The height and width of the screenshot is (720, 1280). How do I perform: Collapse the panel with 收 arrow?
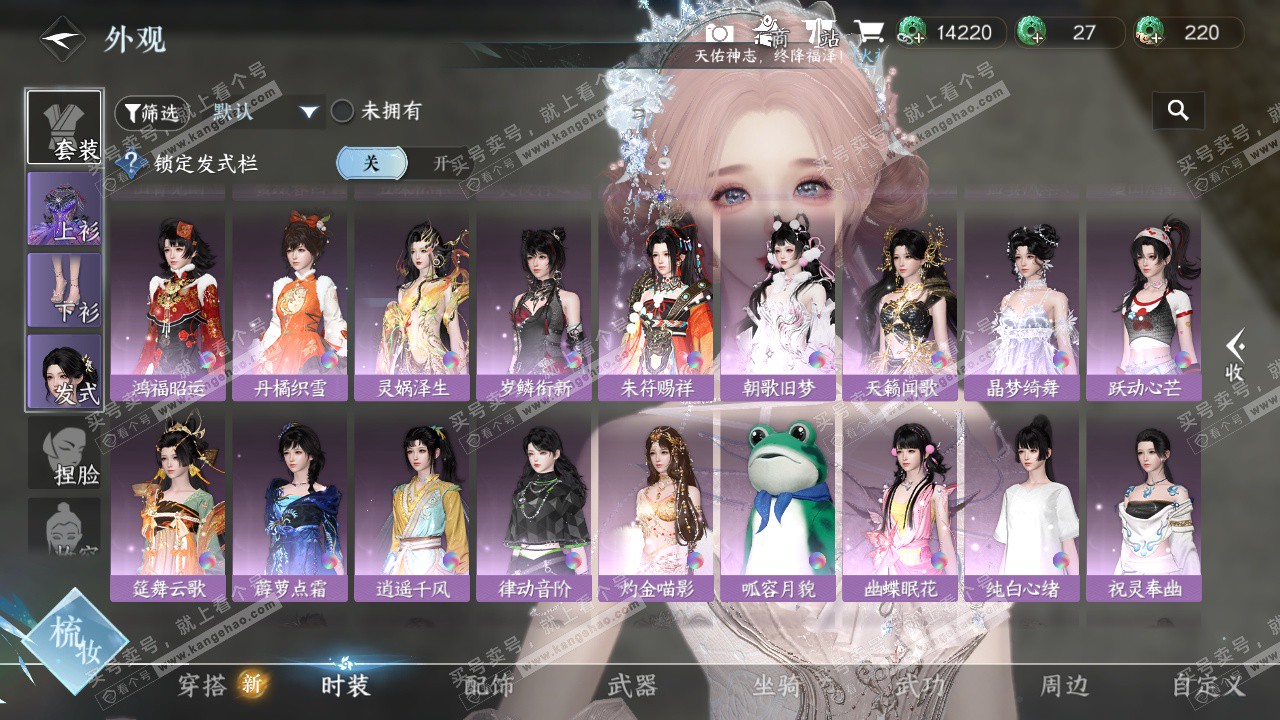1236,355
